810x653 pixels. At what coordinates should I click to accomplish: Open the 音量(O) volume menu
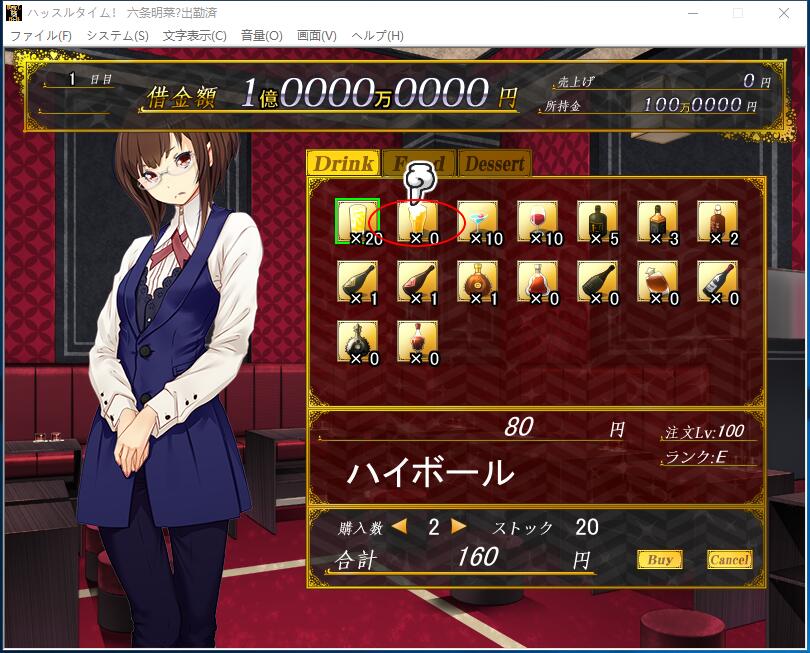pyautogui.click(x=262, y=35)
